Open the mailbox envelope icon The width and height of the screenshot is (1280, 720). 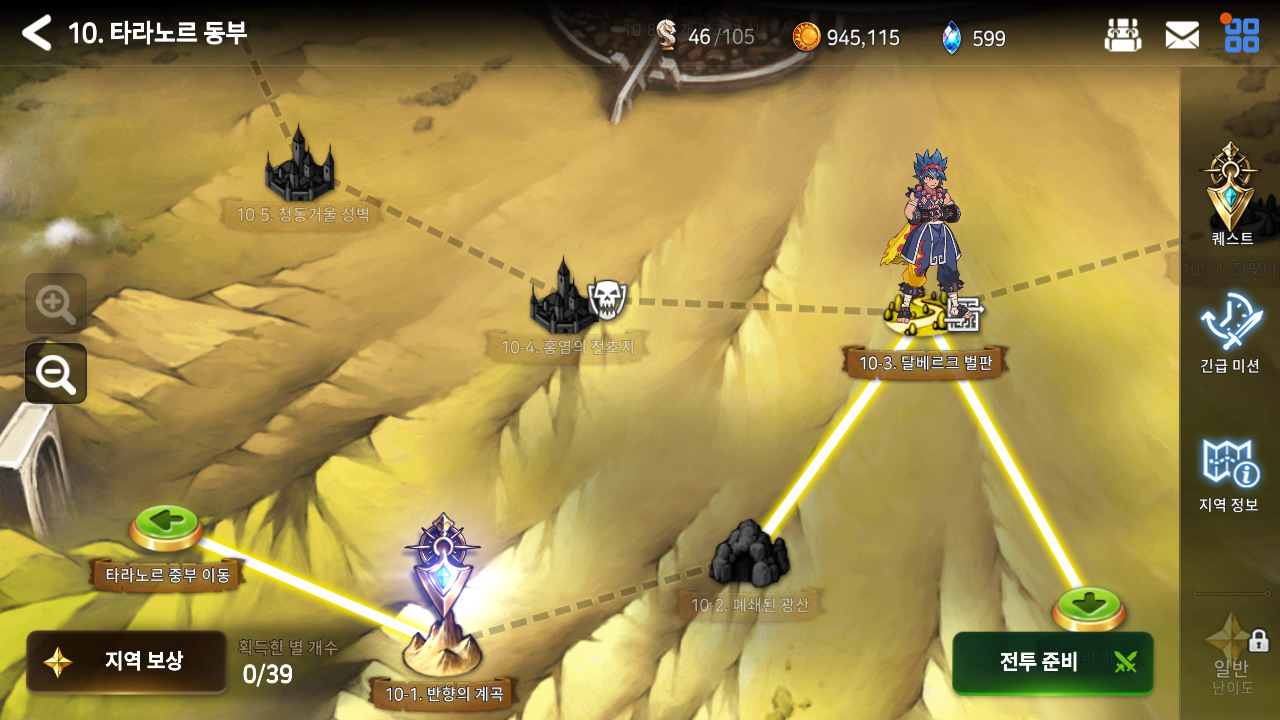coord(1182,36)
